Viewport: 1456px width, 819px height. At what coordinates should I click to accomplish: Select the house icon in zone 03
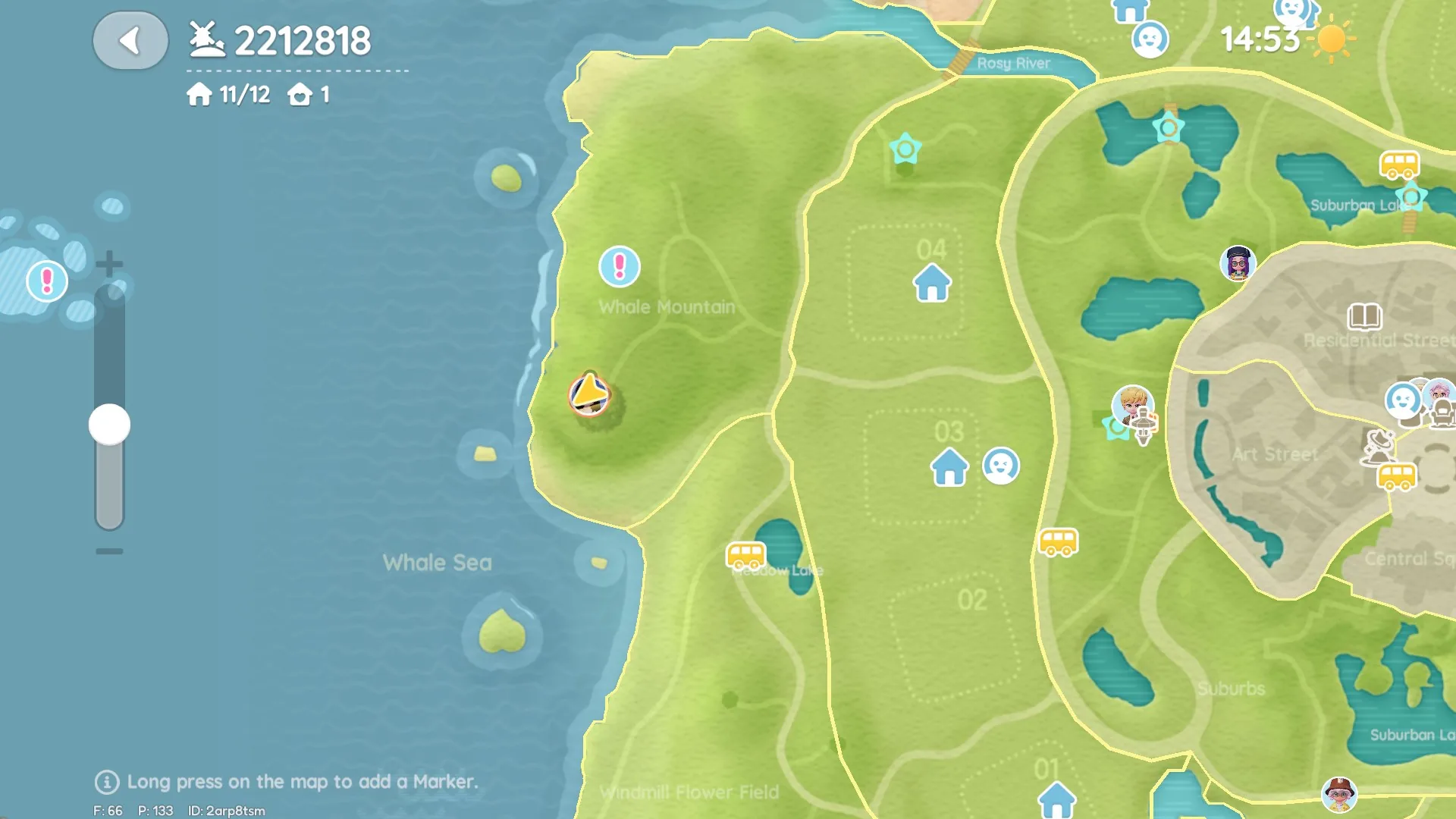pyautogui.click(x=949, y=468)
